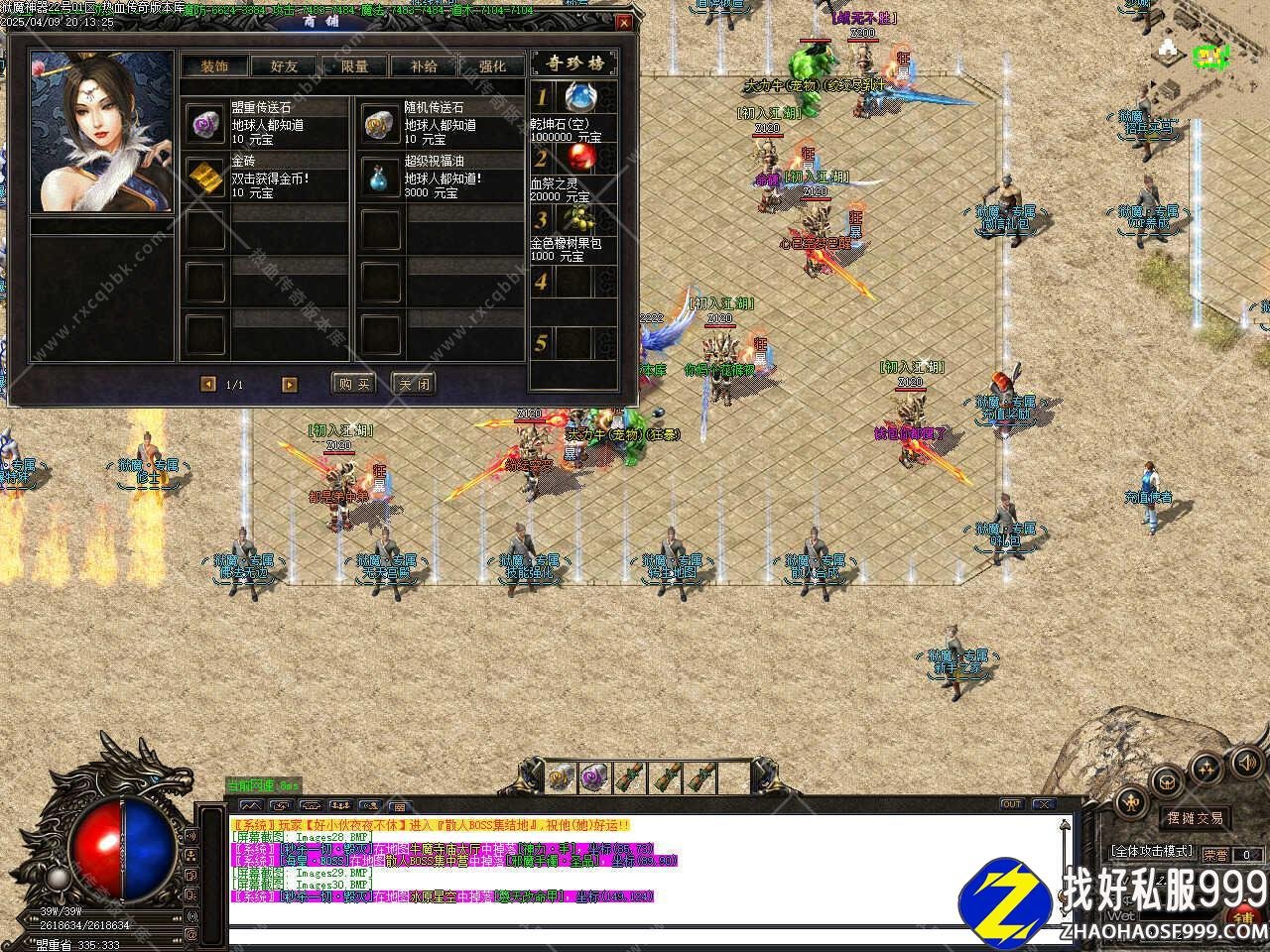
Task: Click the 购买 buy button
Action: click(353, 384)
